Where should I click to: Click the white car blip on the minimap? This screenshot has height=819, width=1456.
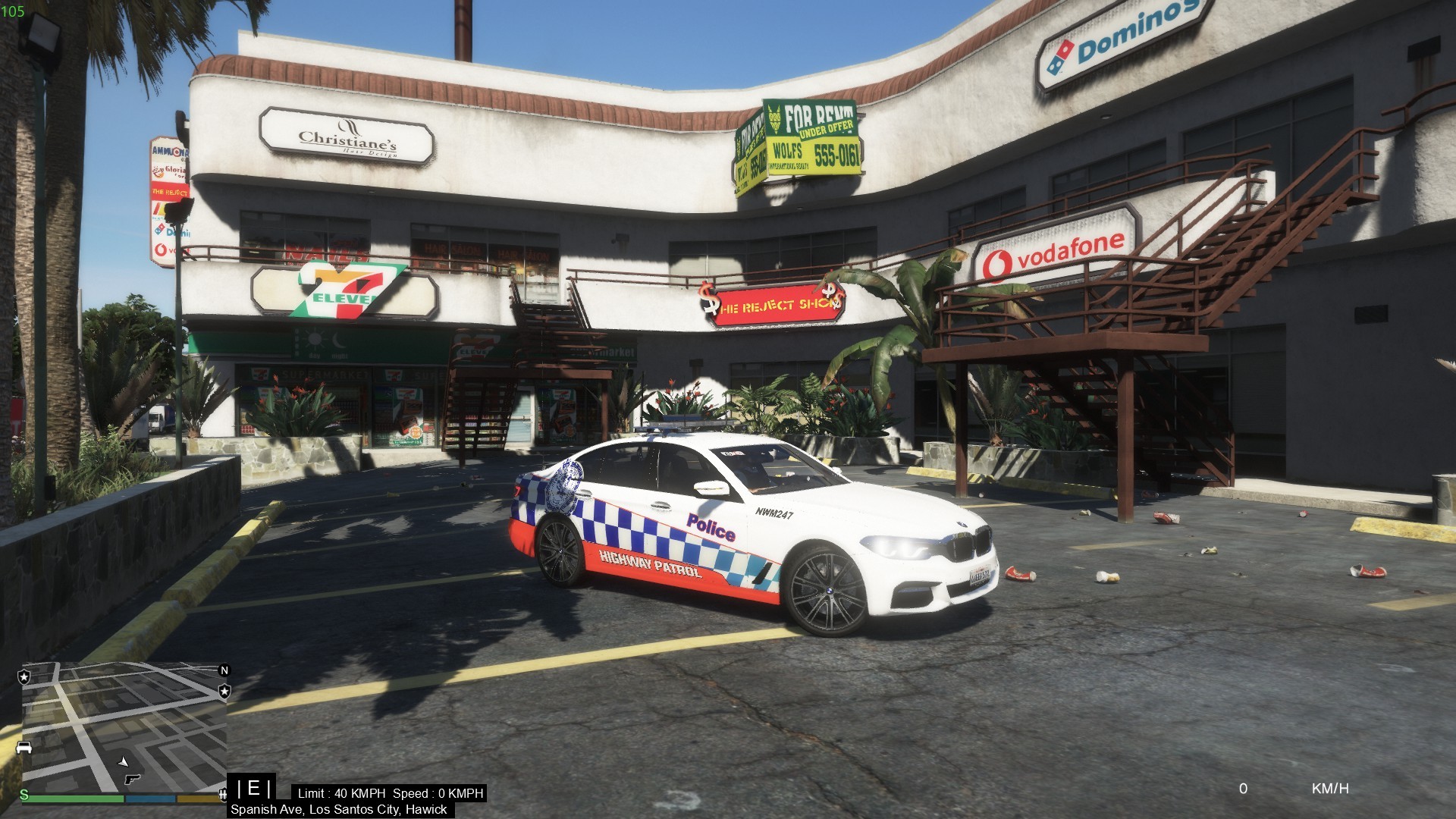[24, 748]
